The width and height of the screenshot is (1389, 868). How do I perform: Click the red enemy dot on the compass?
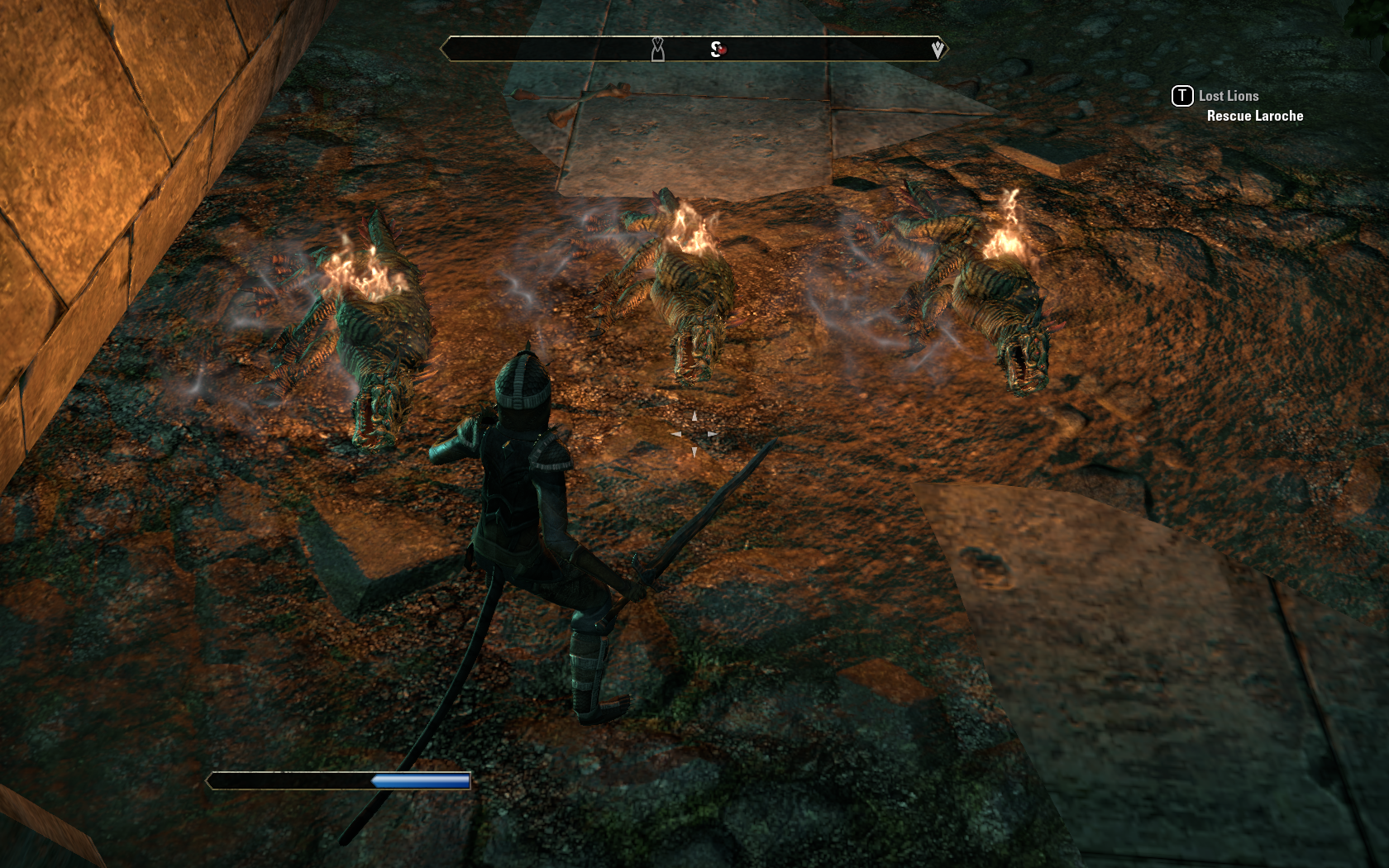(722, 50)
